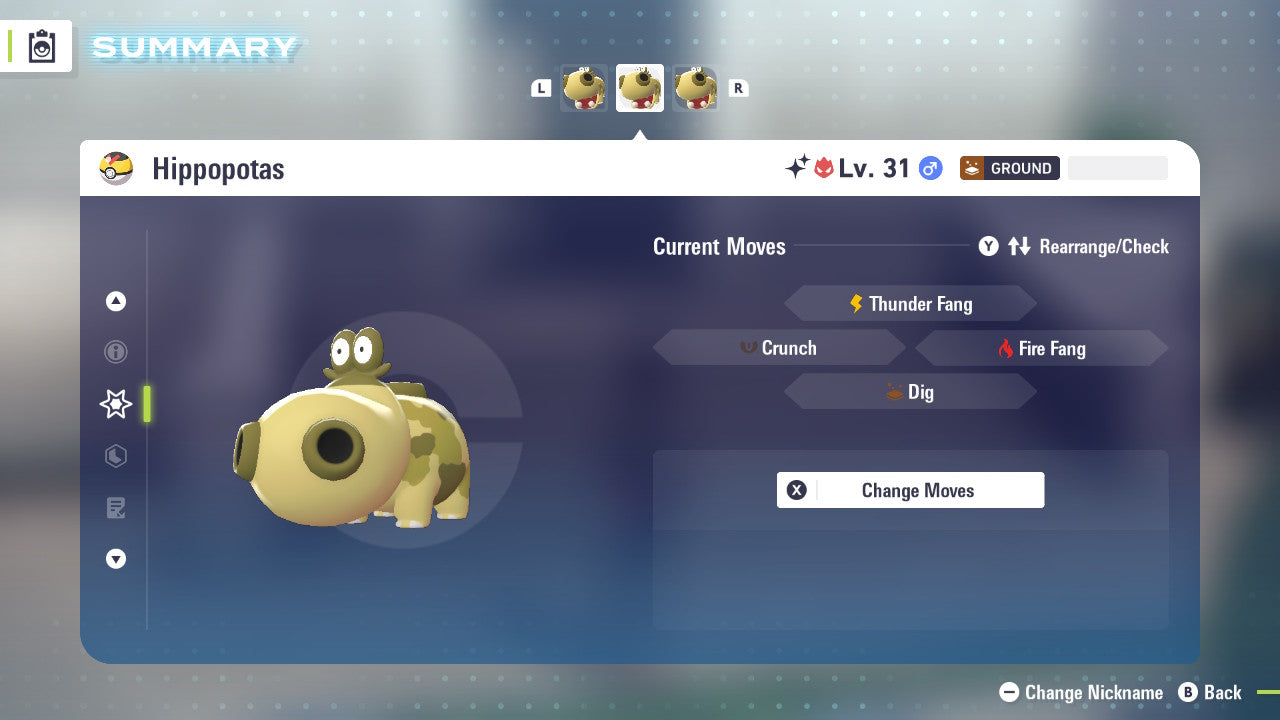This screenshot has height=720, width=1280.
Task: Open the Change Moves option
Action: click(x=910, y=490)
